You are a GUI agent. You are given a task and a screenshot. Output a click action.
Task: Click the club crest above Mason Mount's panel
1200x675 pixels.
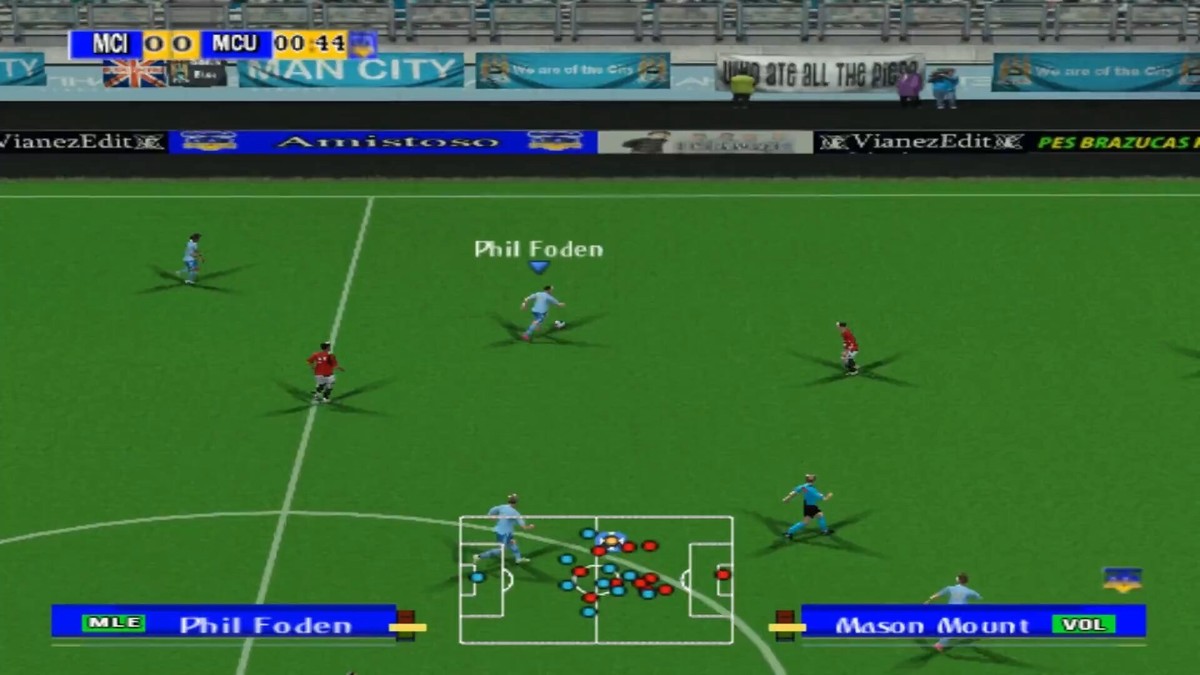[x=1122, y=580]
